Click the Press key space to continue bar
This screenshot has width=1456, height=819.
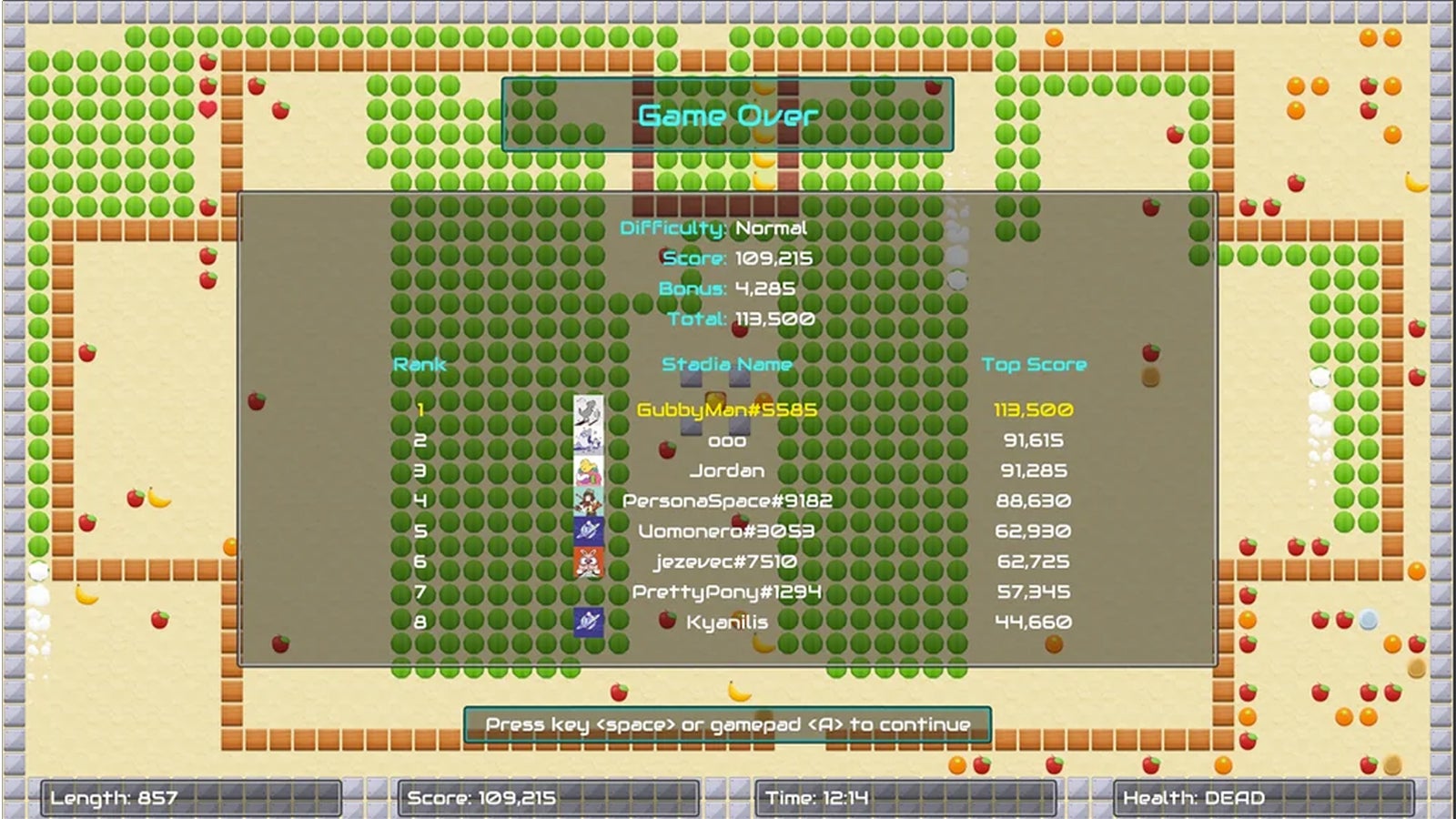pyautogui.click(x=728, y=723)
